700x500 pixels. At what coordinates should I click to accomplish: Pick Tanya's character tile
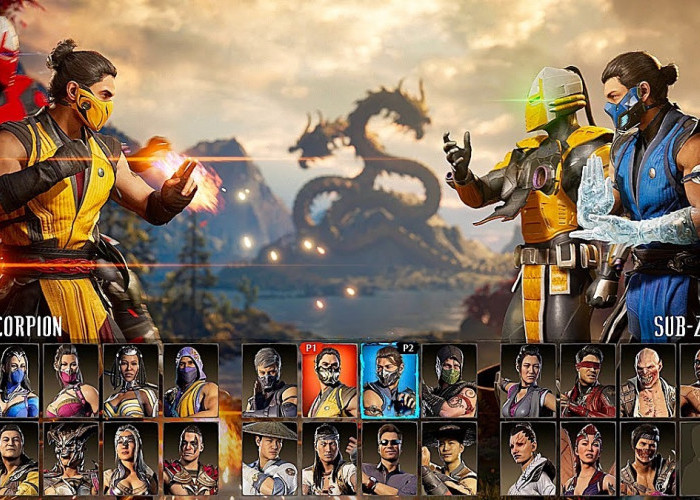pyautogui.click(x=131, y=381)
